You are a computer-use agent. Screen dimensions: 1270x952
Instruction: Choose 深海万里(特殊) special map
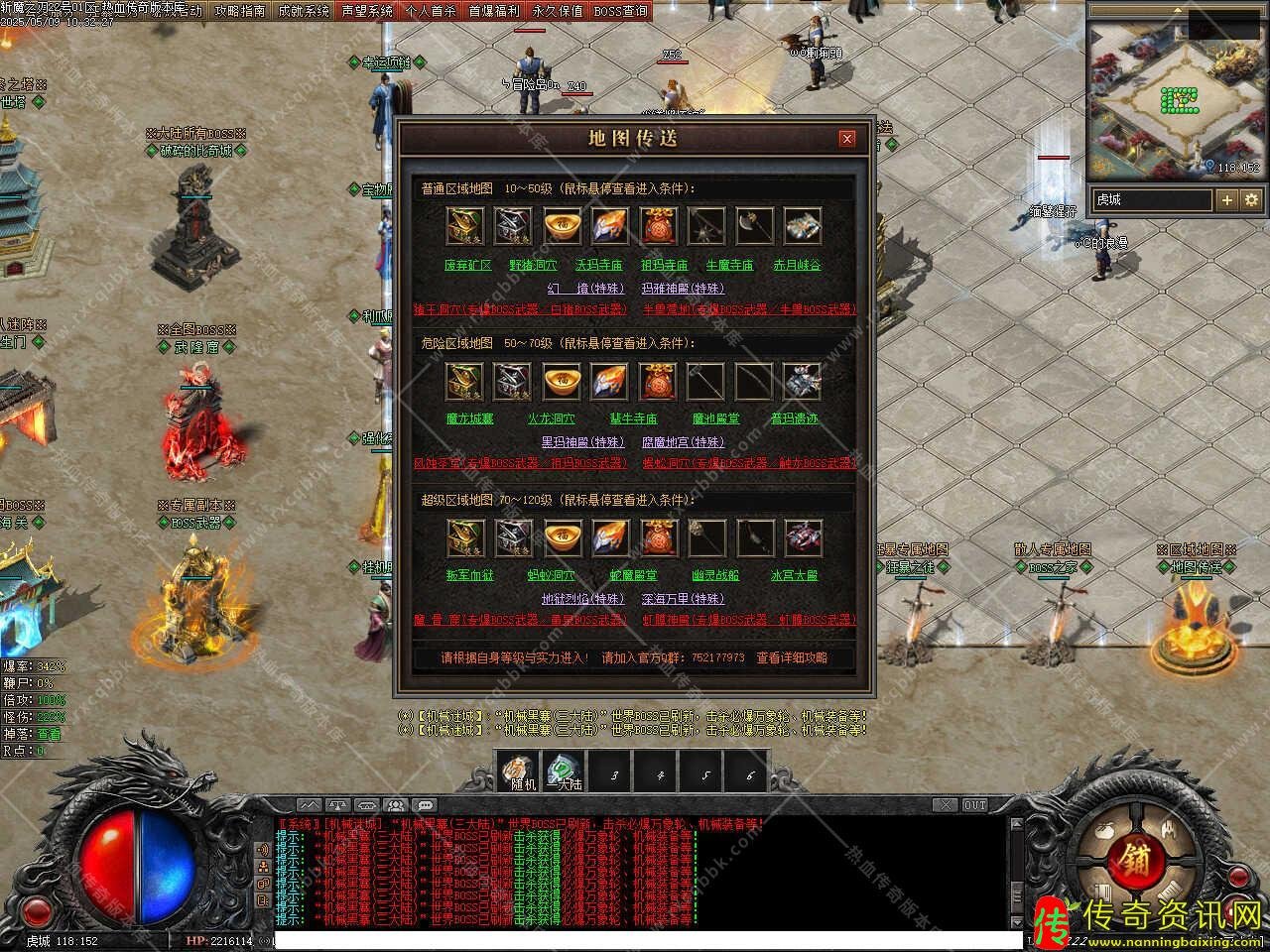(683, 599)
